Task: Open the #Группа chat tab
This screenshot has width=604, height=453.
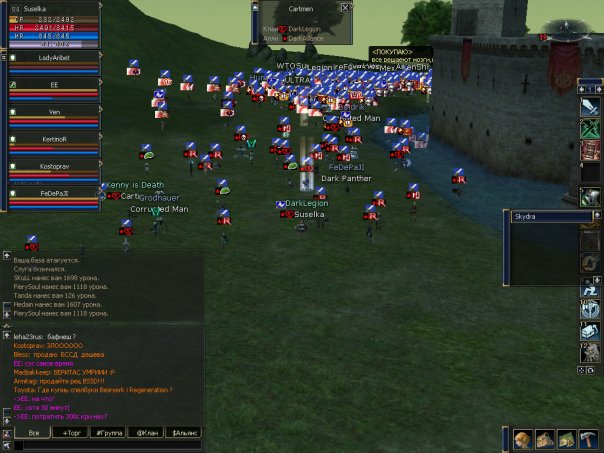Action: (x=109, y=432)
